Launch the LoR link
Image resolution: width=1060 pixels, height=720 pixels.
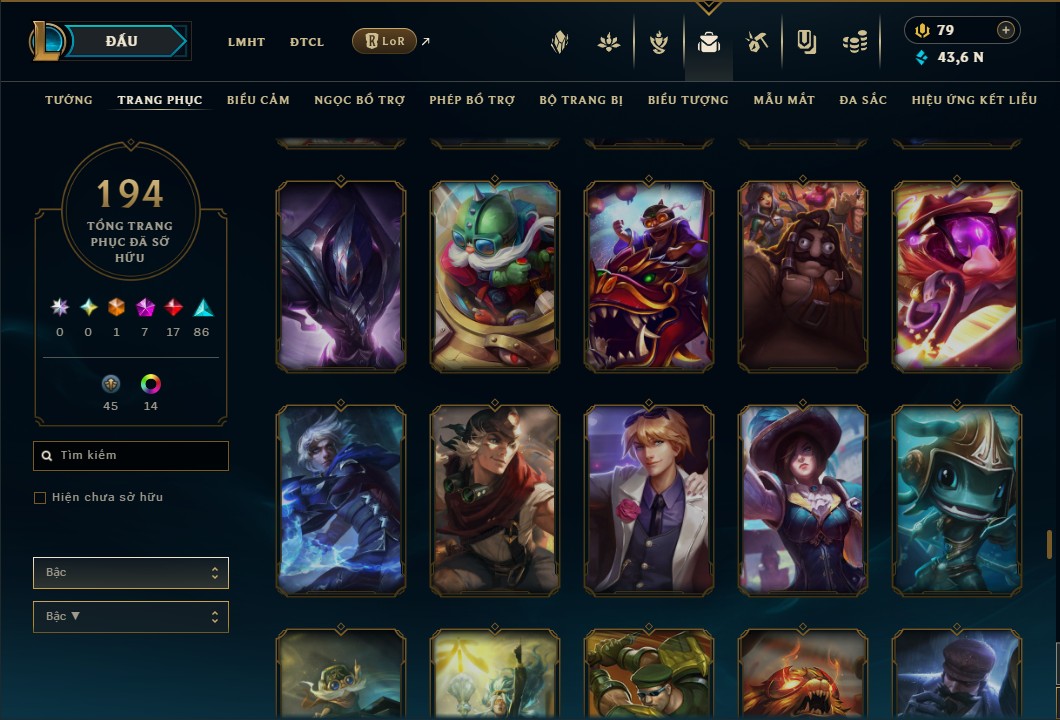point(385,41)
